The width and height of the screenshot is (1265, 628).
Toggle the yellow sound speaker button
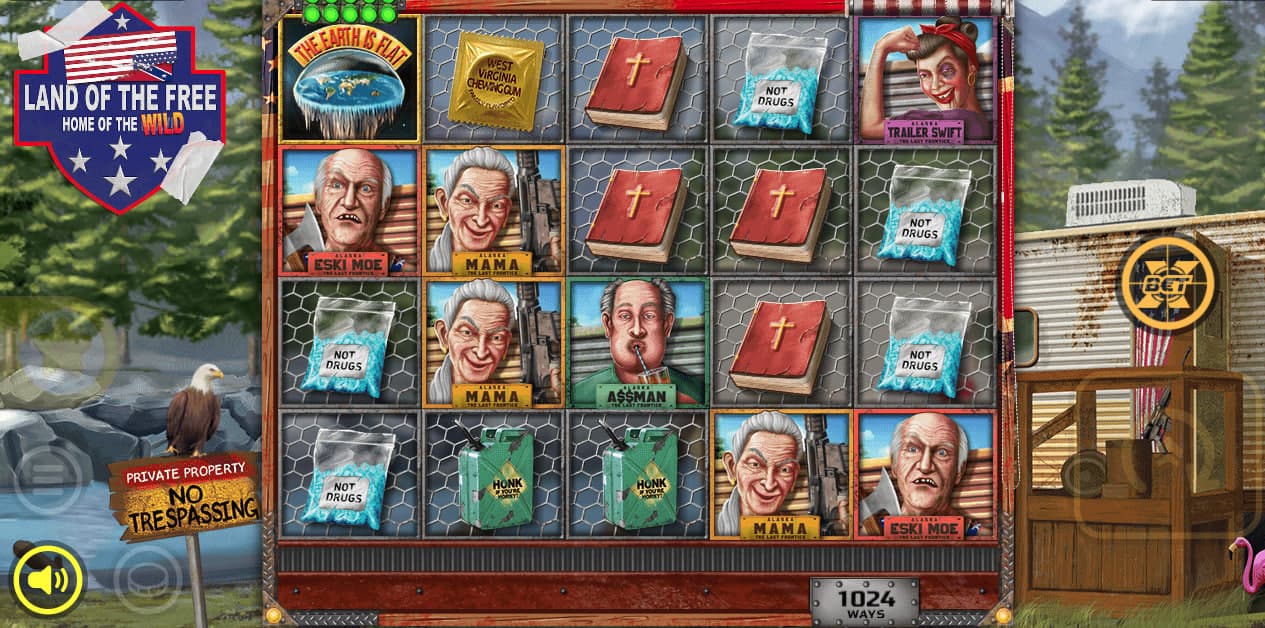47,579
